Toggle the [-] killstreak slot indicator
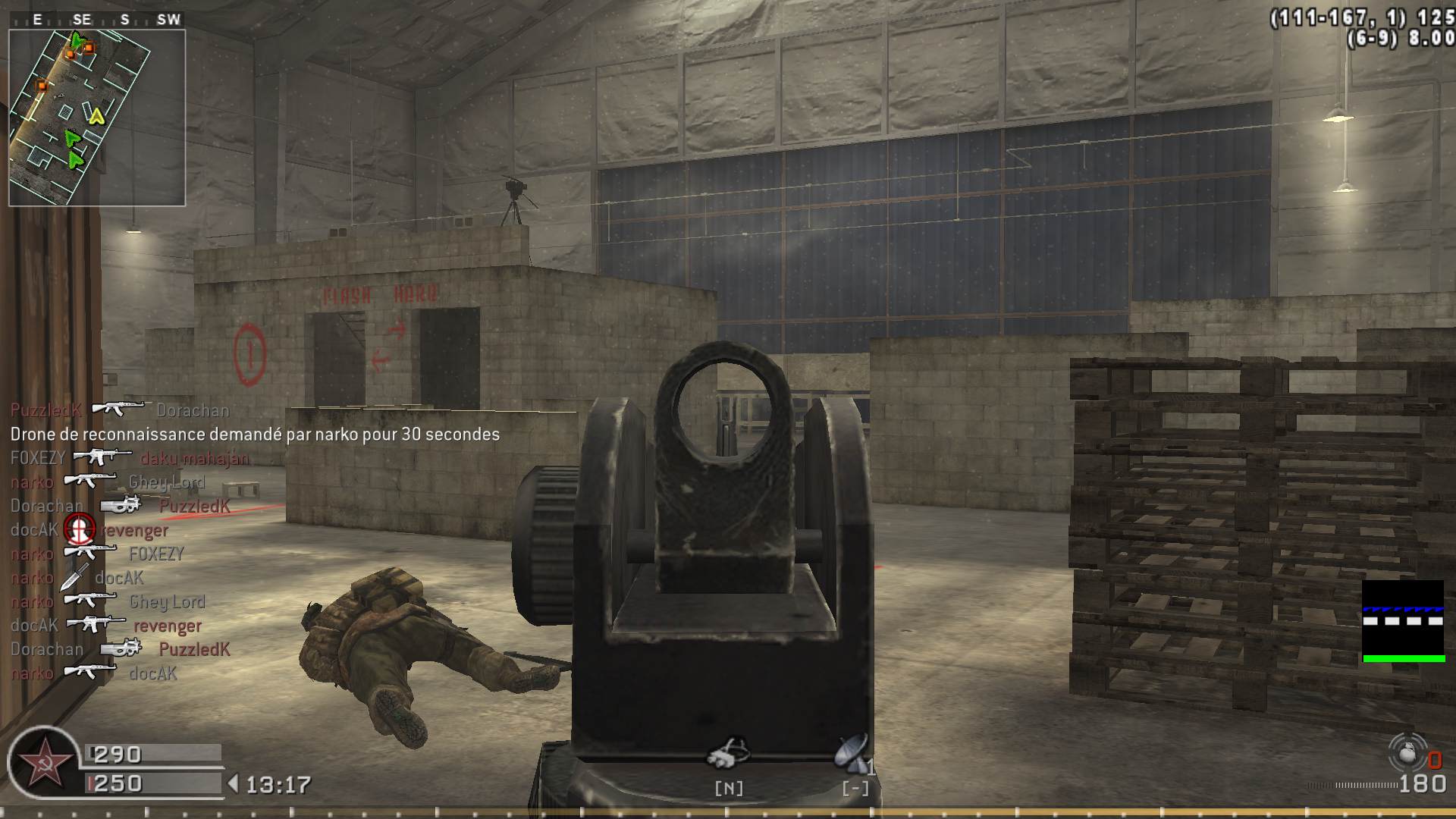 854,789
